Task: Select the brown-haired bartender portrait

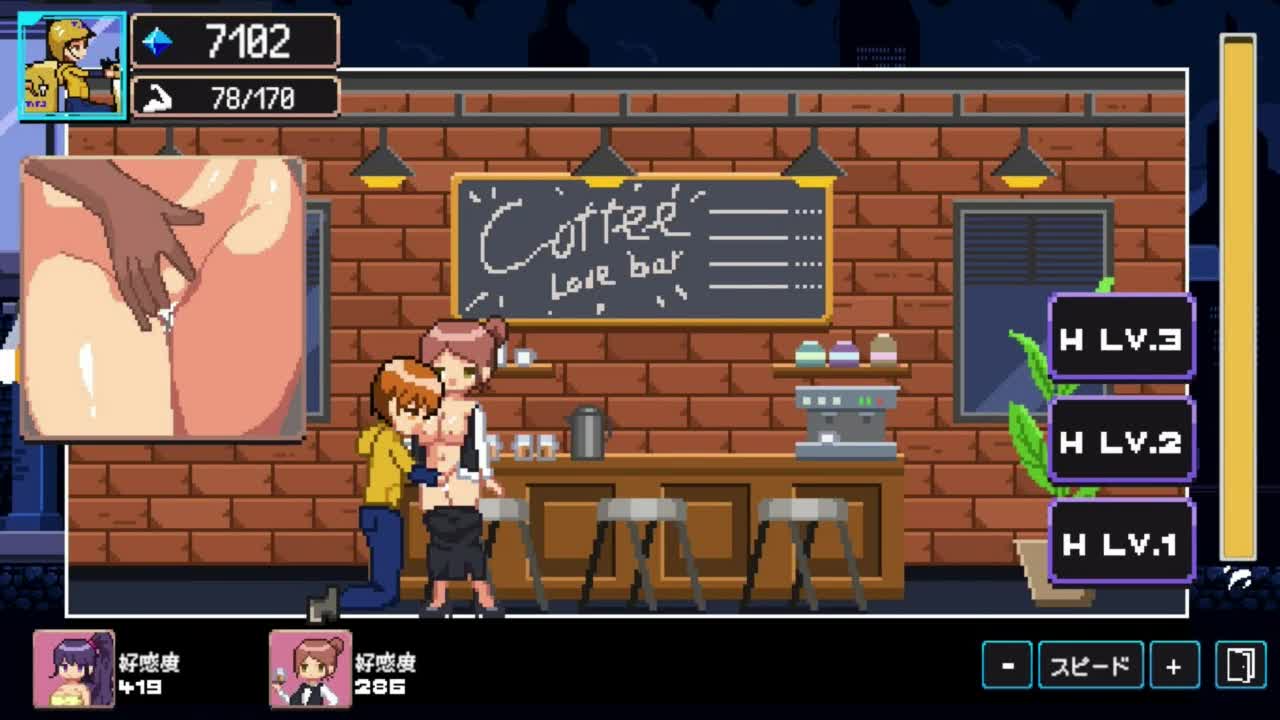Action: pos(310,669)
